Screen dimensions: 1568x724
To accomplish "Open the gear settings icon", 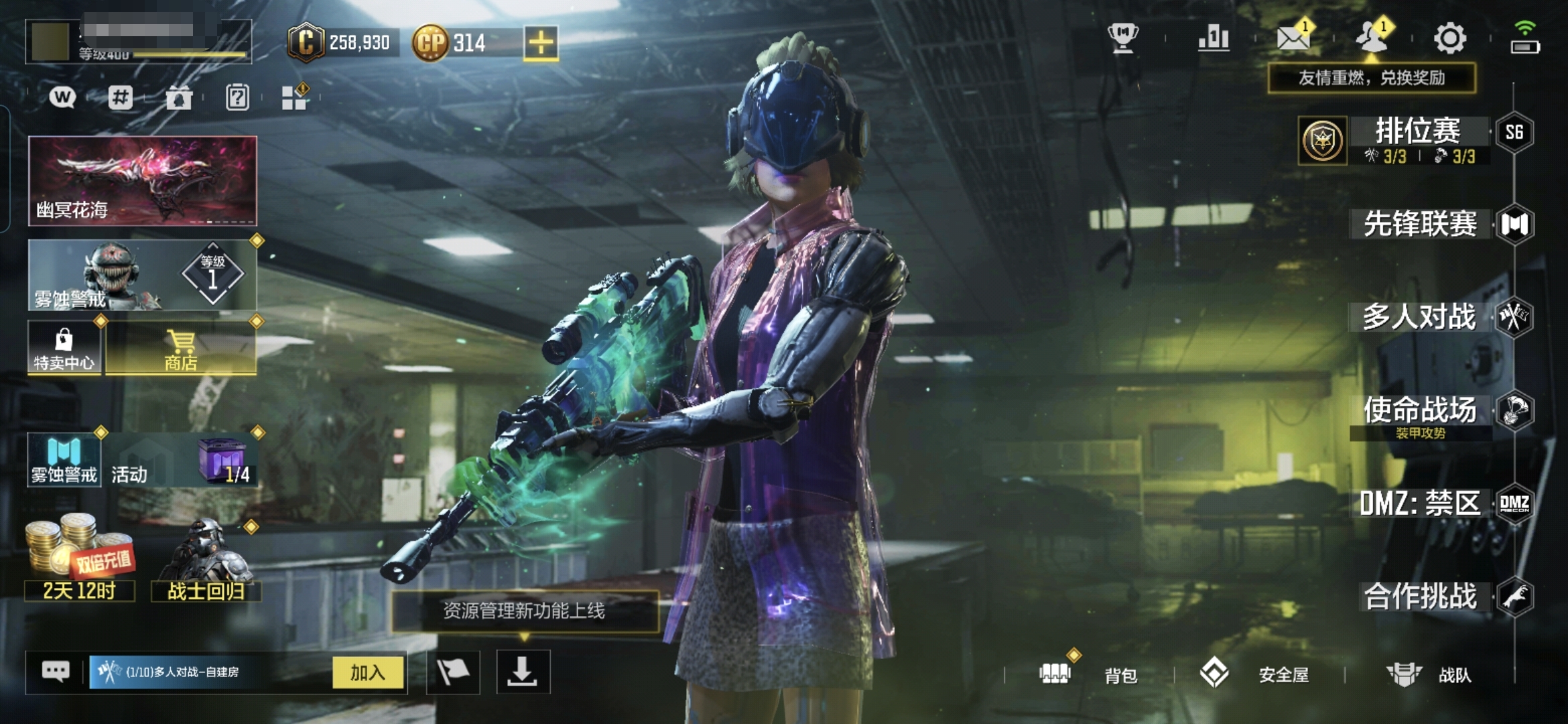I will pos(1449,38).
